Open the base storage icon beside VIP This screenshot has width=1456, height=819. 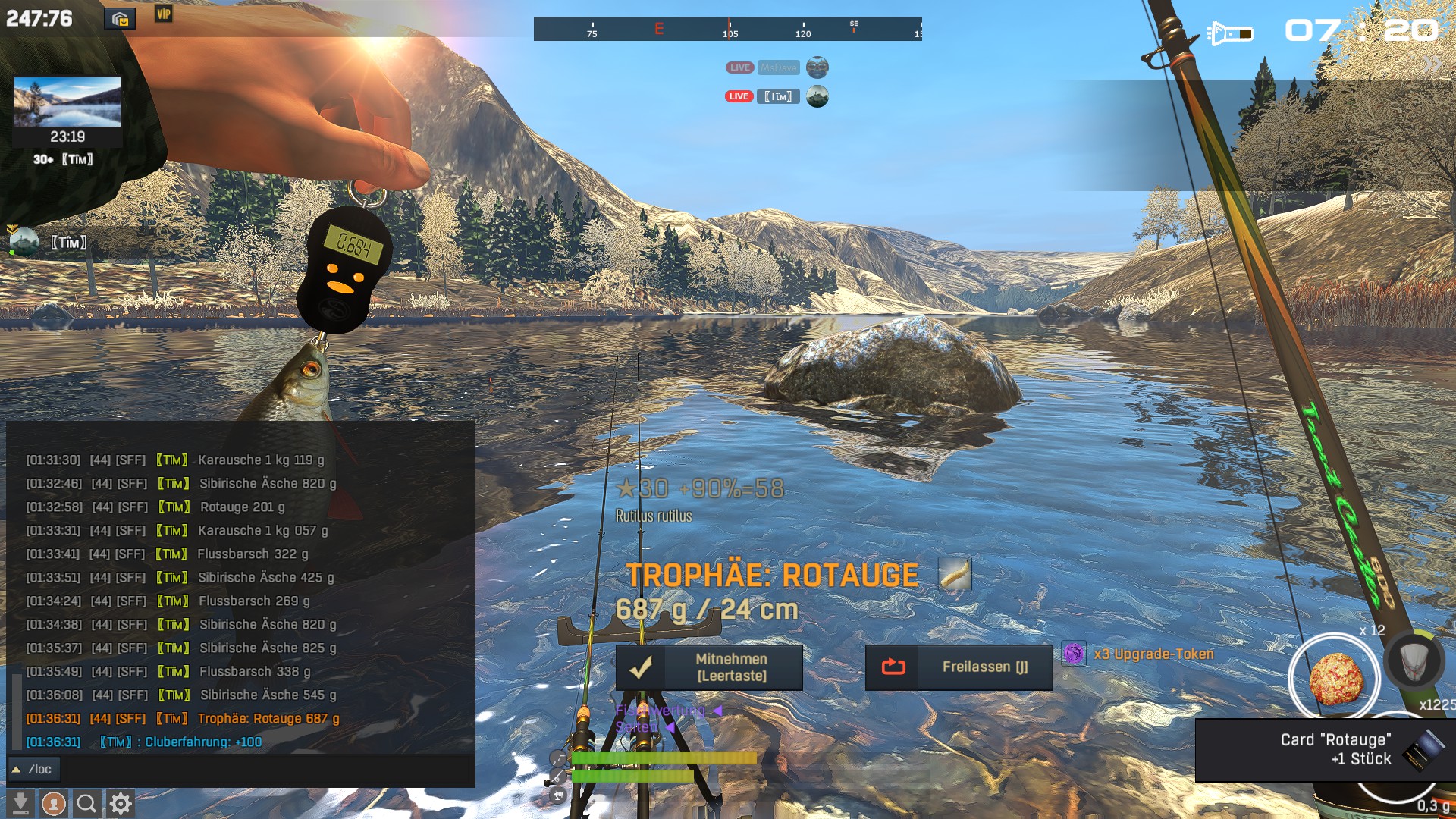pyautogui.click(x=120, y=19)
